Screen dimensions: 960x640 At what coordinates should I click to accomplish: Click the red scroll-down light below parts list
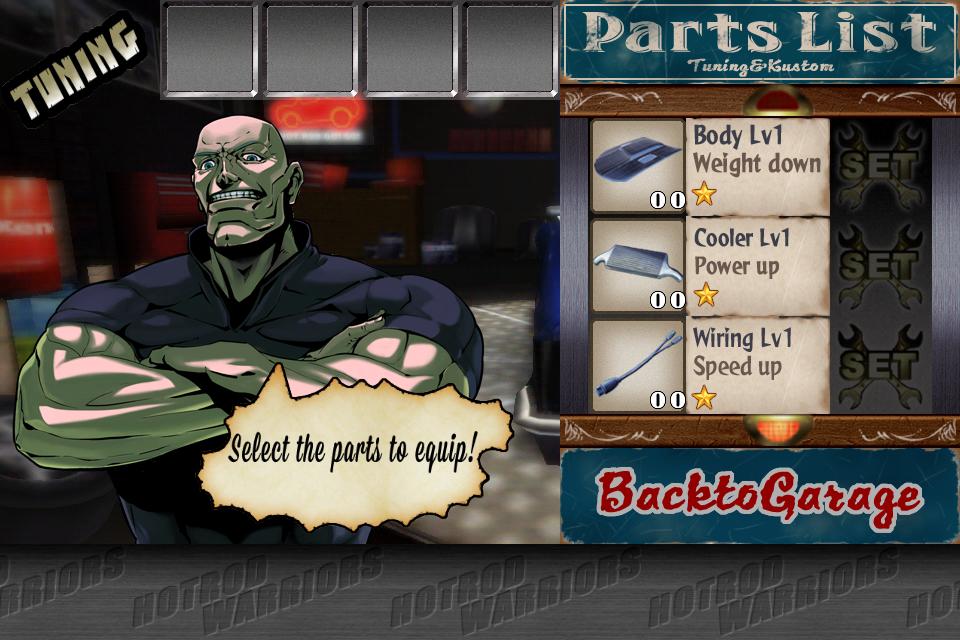click(777, 430)
